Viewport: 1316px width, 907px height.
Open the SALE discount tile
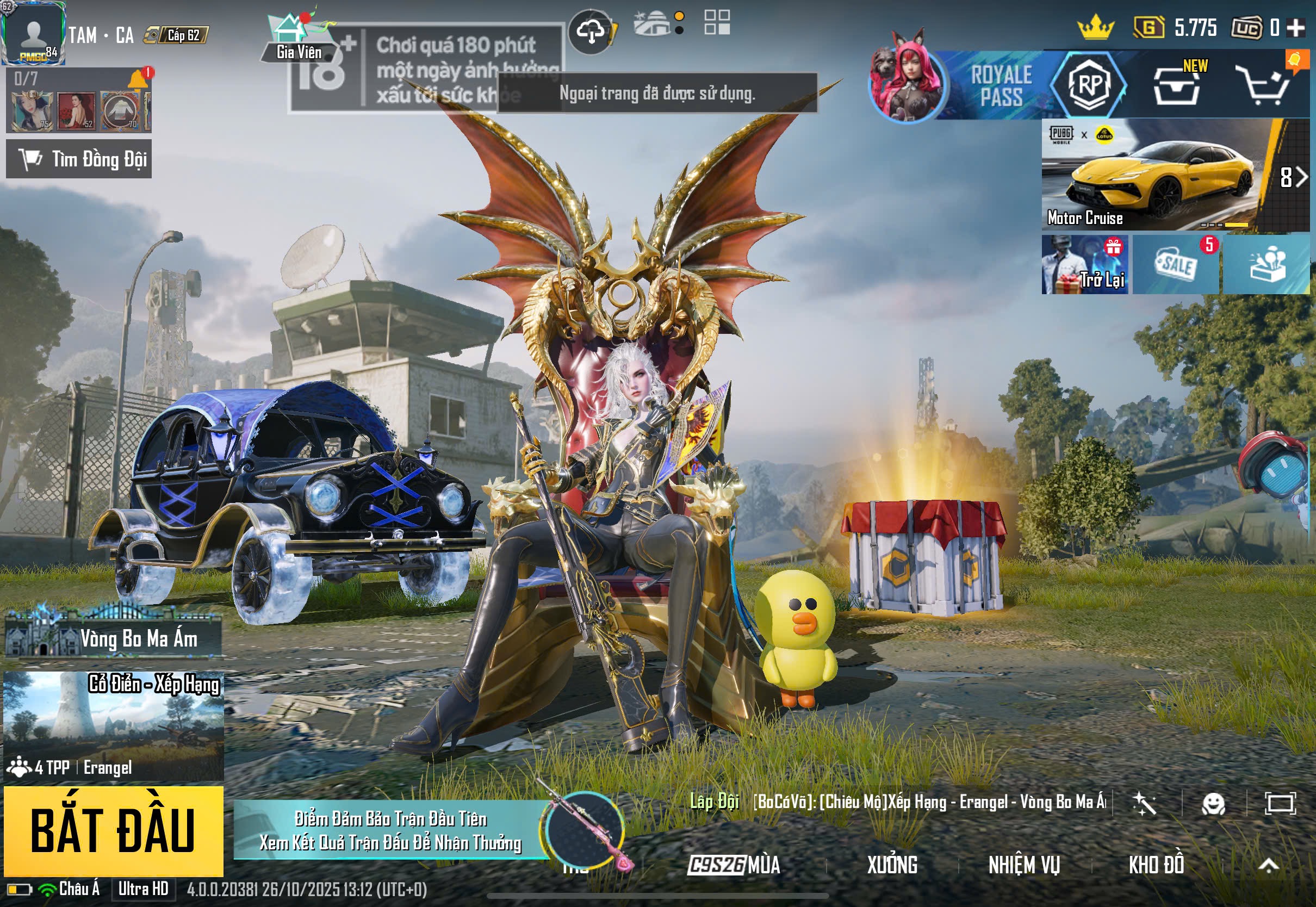pos(1175,265)
